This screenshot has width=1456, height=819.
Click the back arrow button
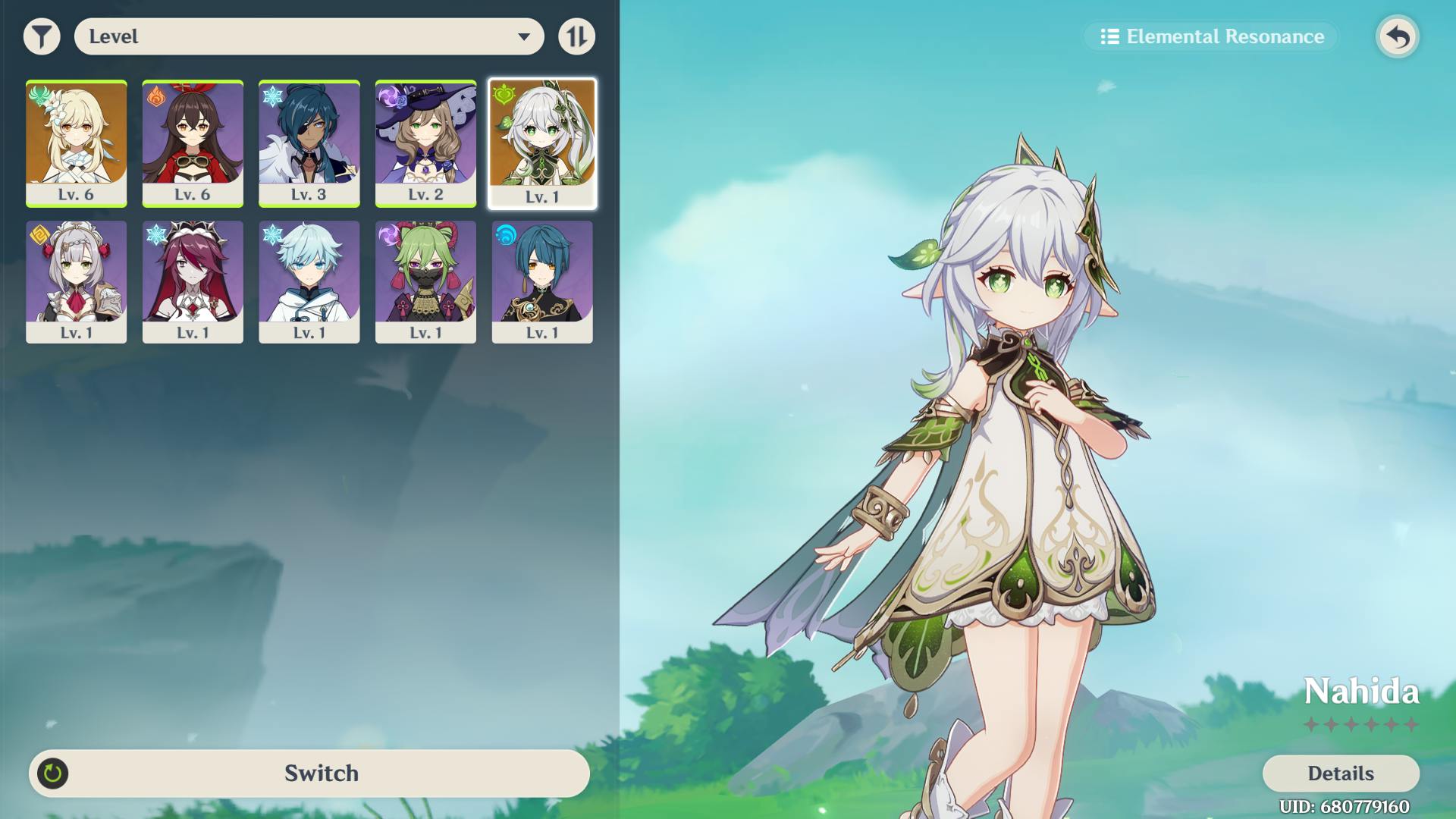click(x=1398, y=36)
